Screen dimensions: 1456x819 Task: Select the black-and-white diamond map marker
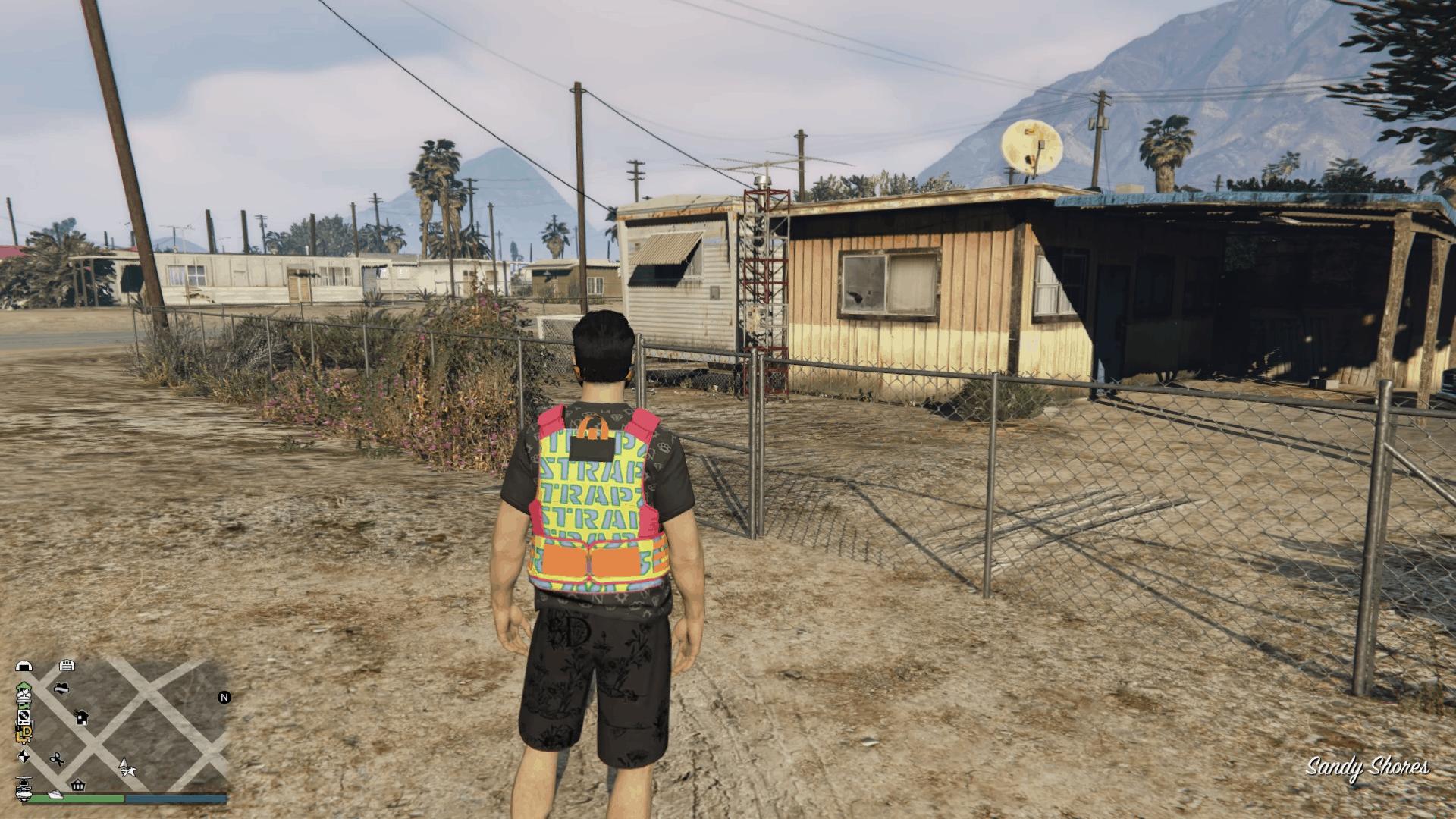(24, 757)
